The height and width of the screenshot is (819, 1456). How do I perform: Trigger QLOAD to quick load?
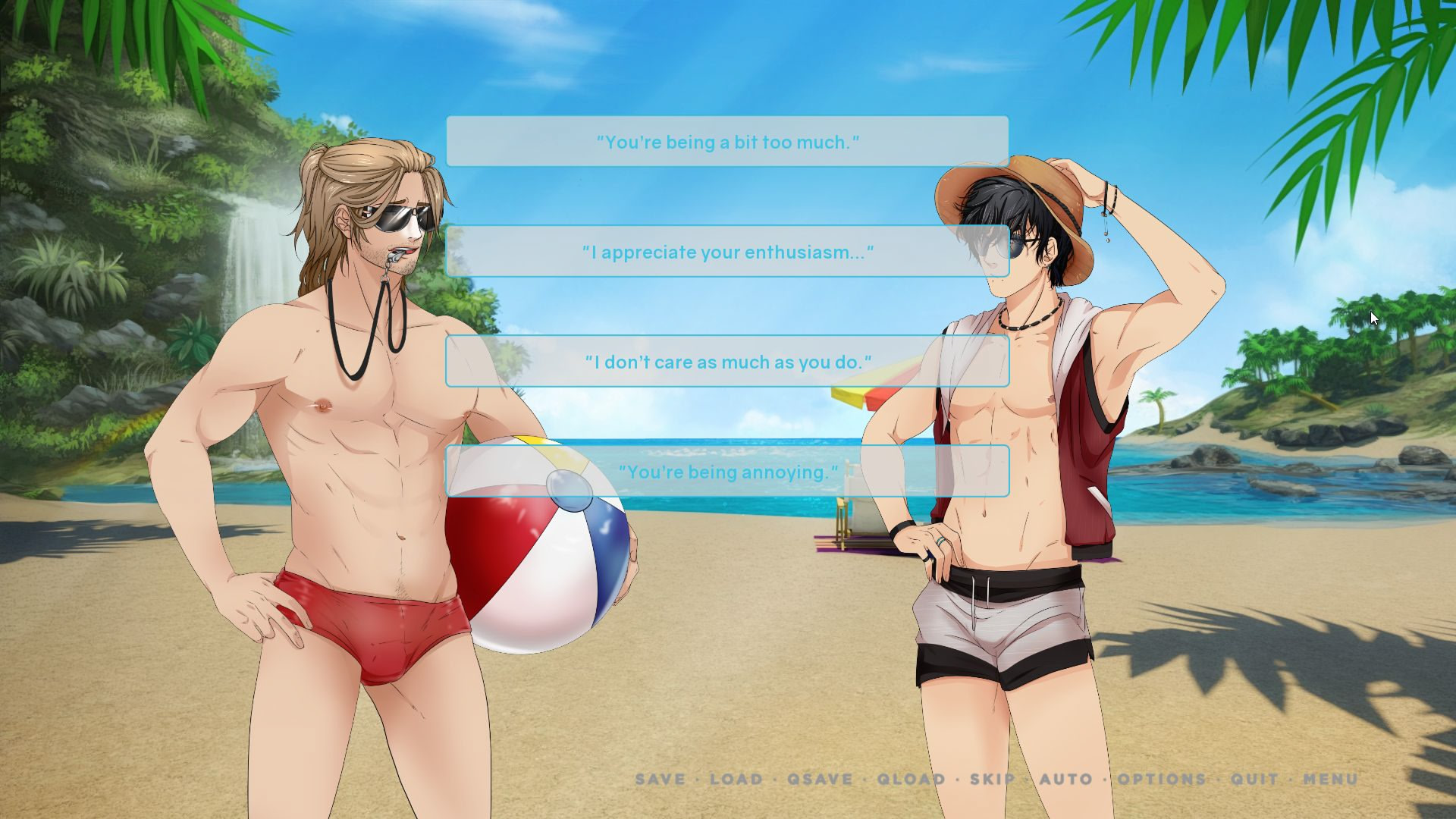point(909,780)
